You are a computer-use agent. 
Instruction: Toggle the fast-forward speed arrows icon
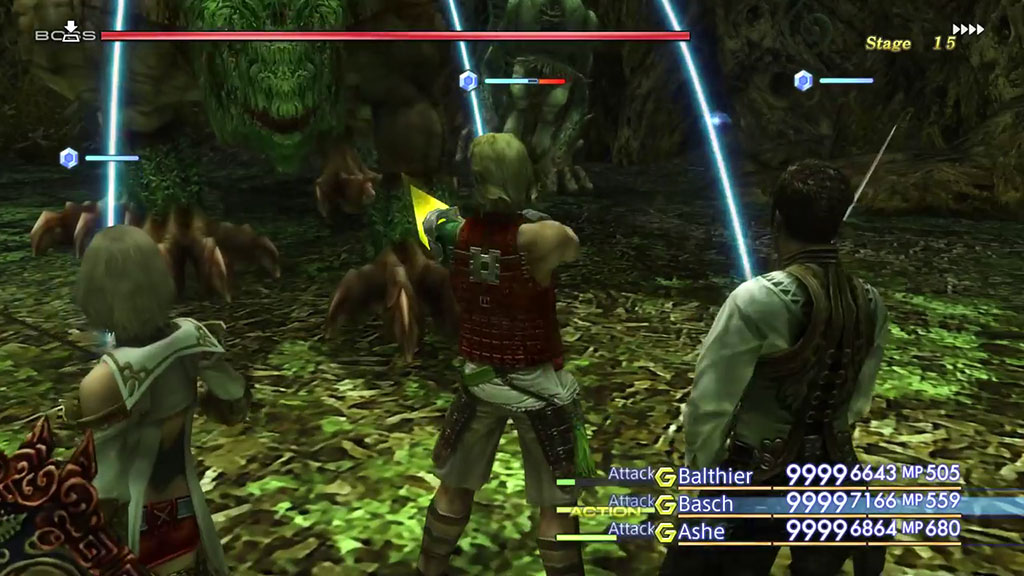pyautogui.click(x=968, y=29)
